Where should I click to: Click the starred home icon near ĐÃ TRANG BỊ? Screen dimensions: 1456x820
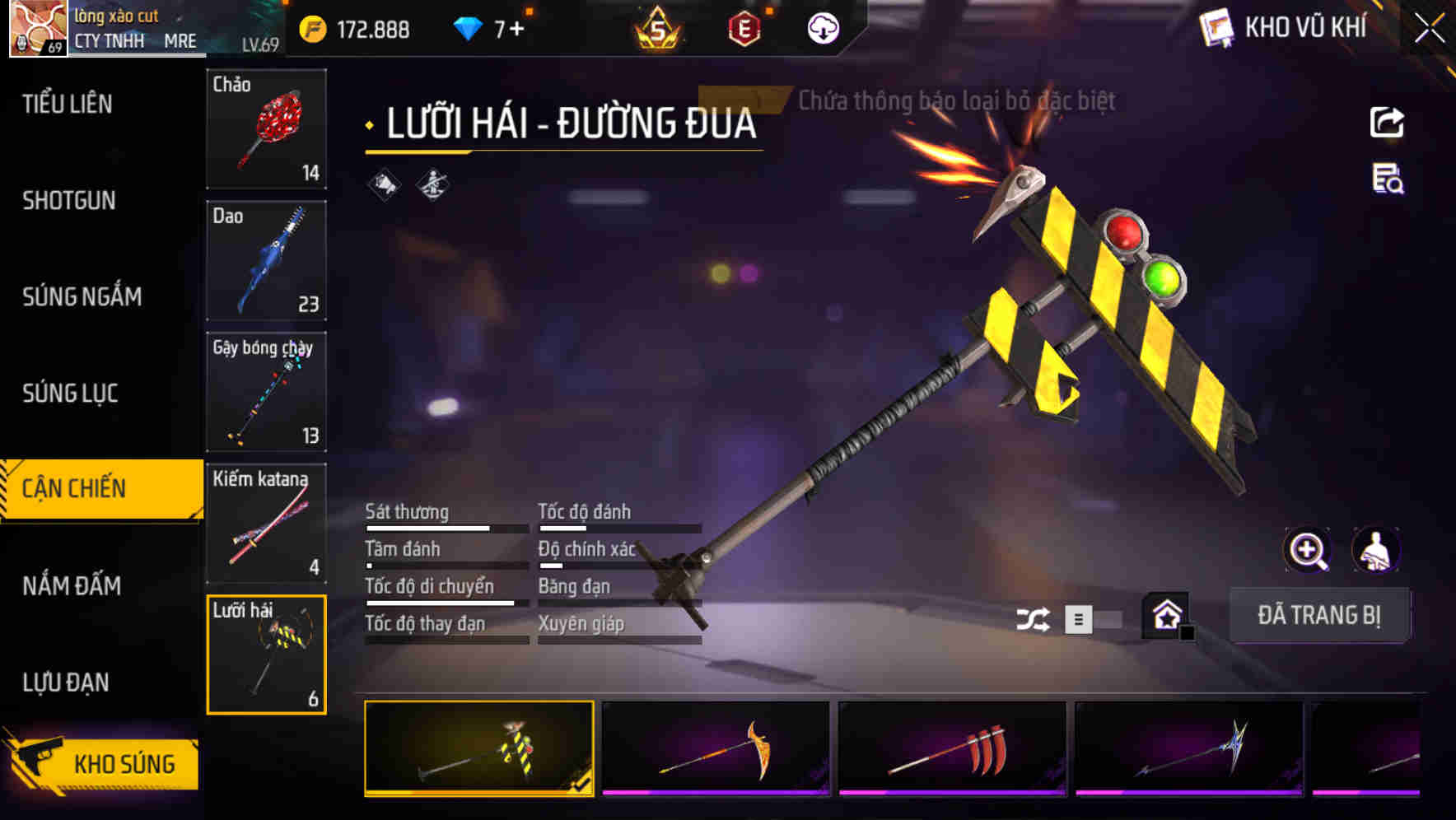point(1166,615)
